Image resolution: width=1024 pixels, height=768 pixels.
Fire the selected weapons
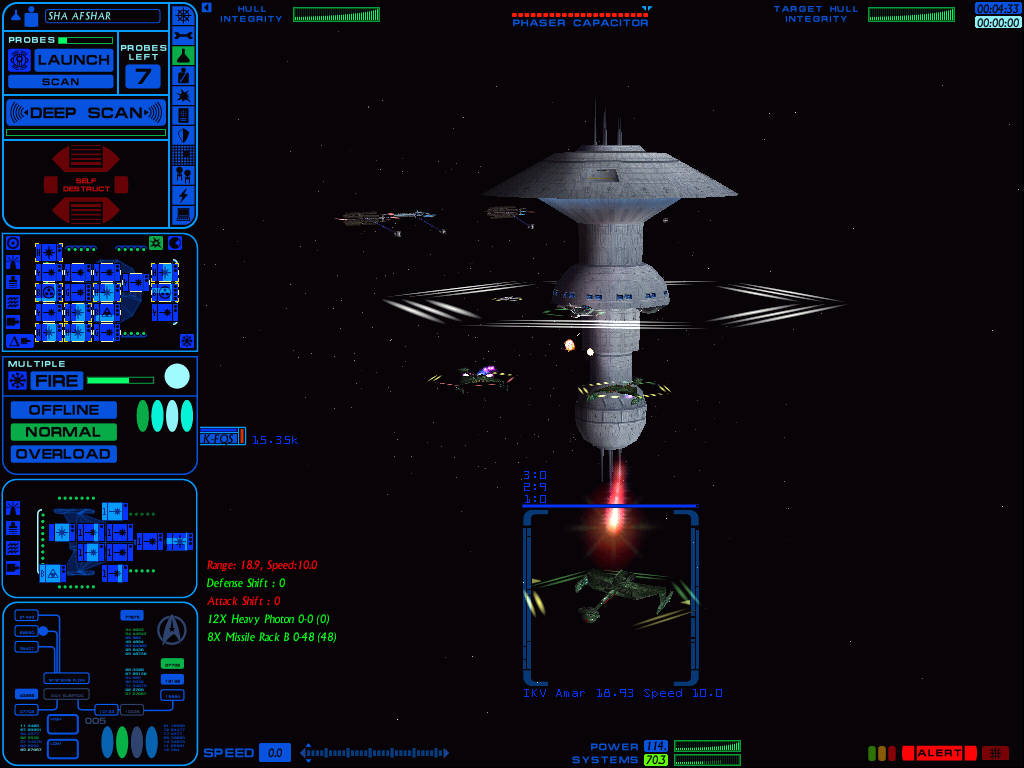pos(56,380)
